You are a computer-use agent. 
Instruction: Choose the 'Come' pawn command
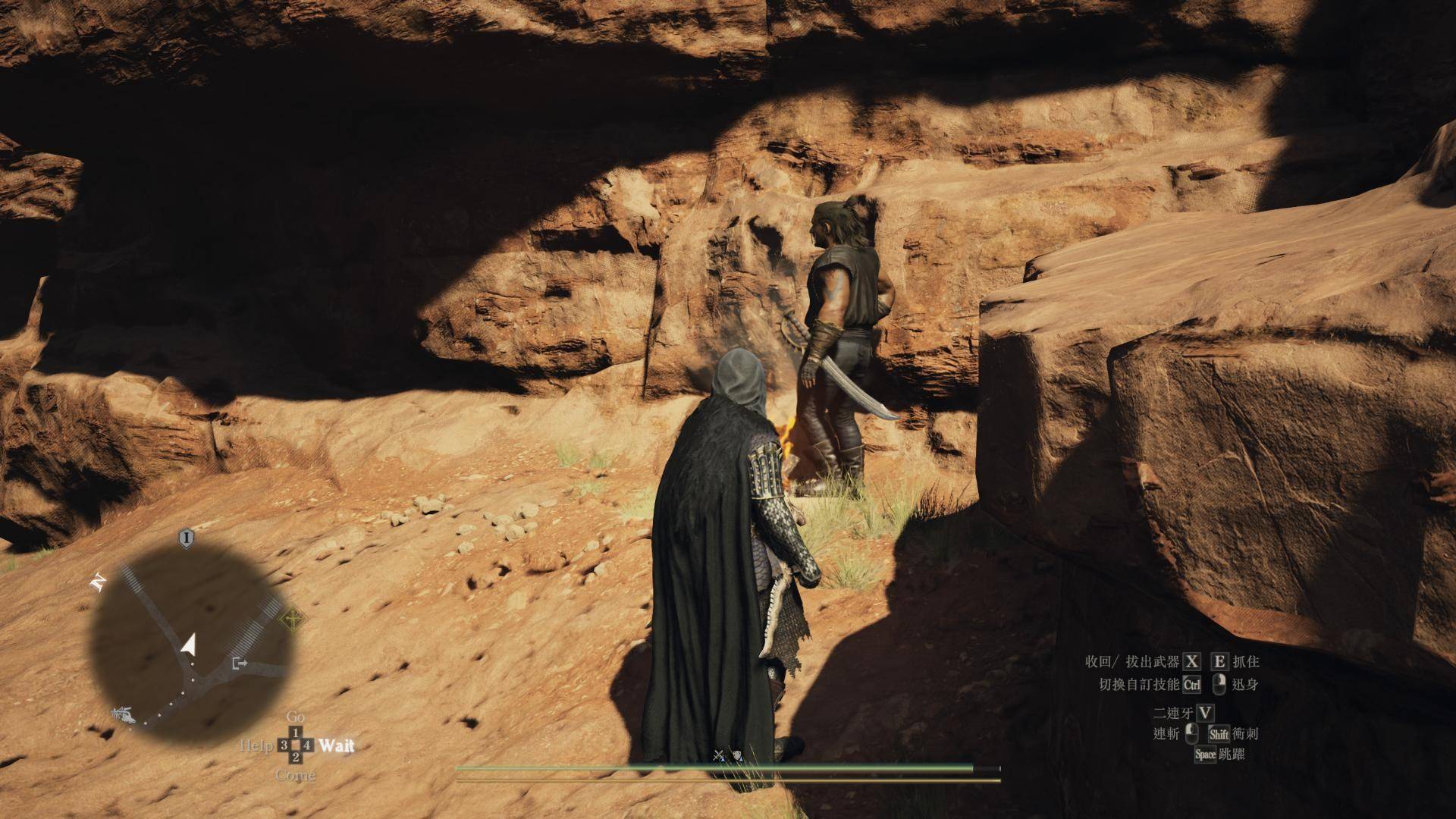pyautogui.click(x=296, y=775)
